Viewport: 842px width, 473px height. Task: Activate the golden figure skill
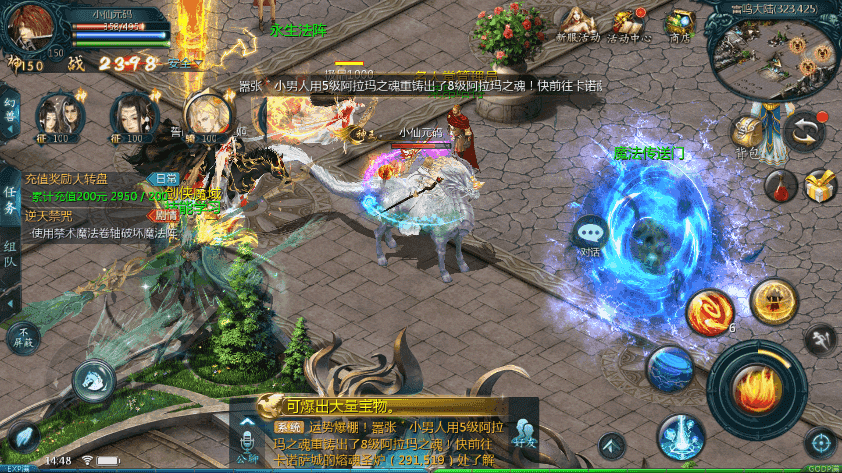tap(773, 301)
